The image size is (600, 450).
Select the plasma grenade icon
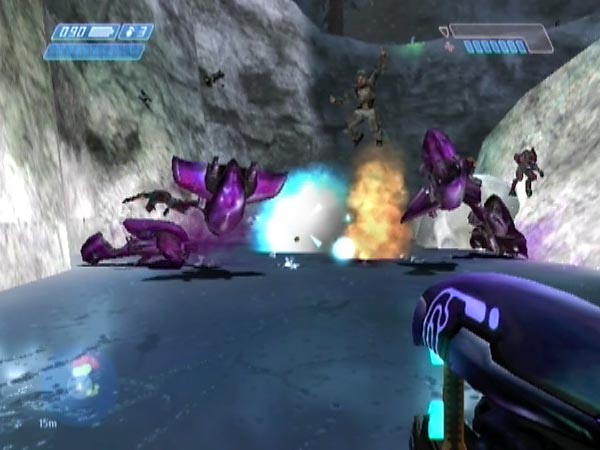tap(127, 32)
